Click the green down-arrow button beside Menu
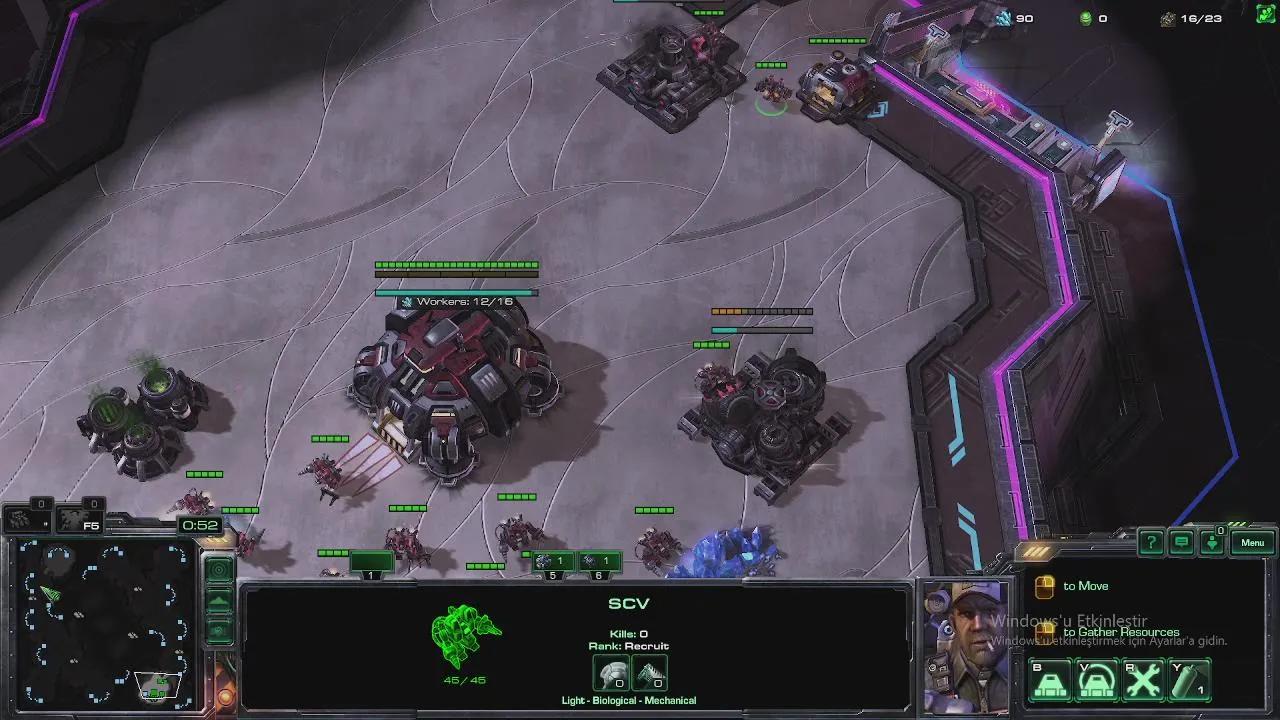Viewport: 1280px width, 720px height. [1212, 543]
